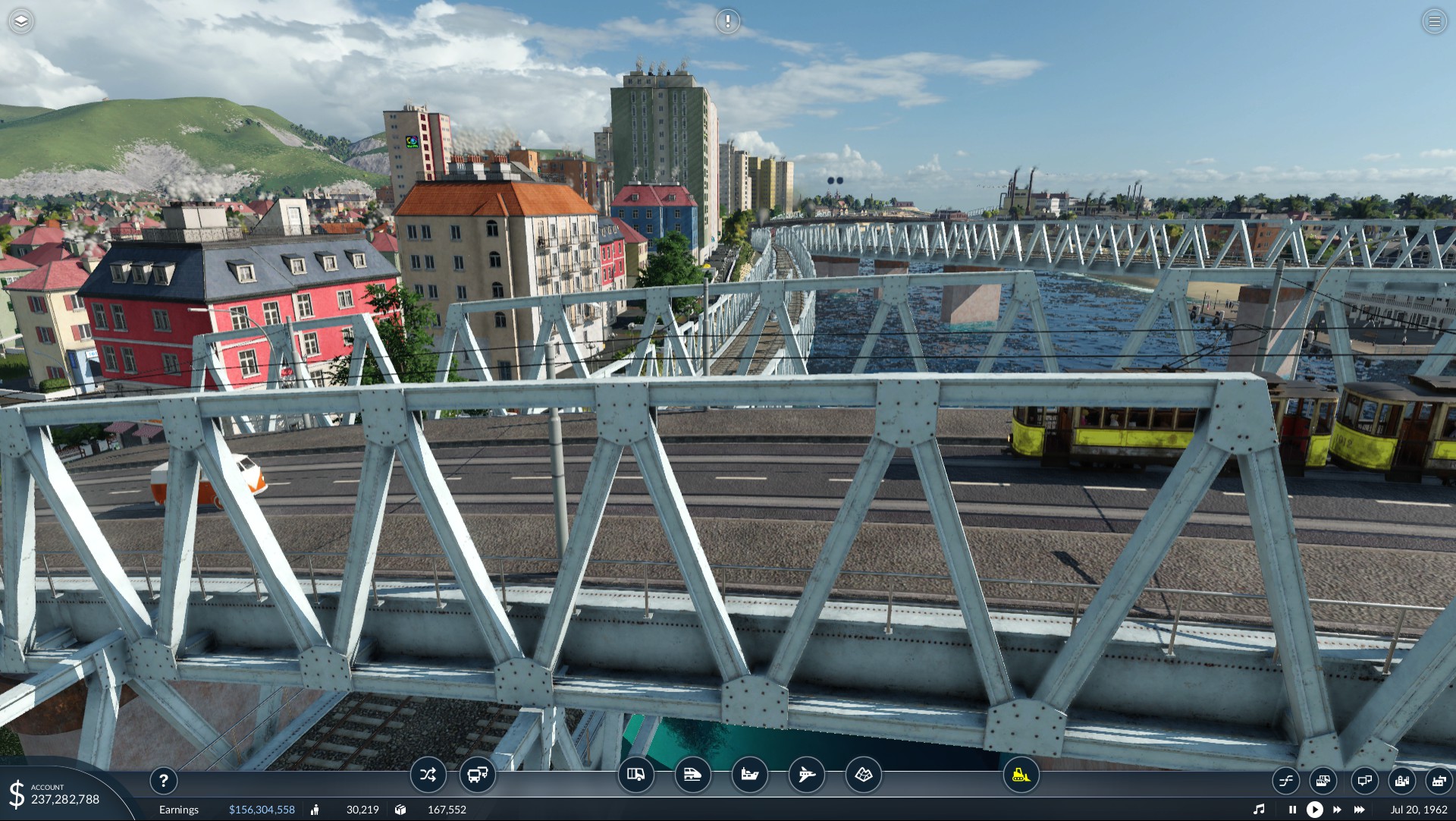Open the bus vehicle manager
The width and height of the screenshot is (1456, 821).
point(477,775)
